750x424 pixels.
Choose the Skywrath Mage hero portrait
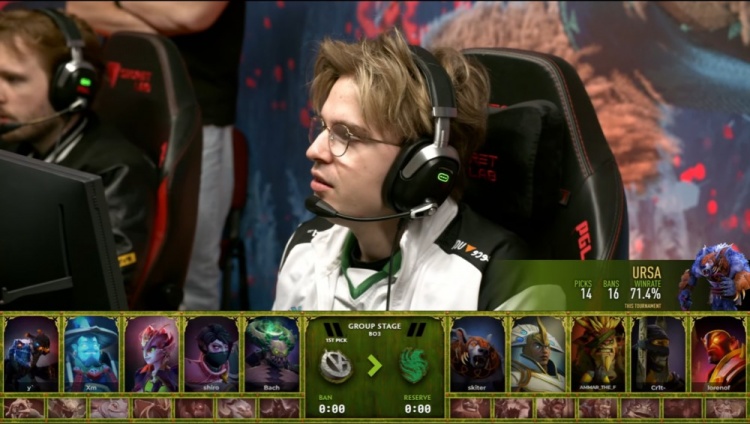[538, 353]
